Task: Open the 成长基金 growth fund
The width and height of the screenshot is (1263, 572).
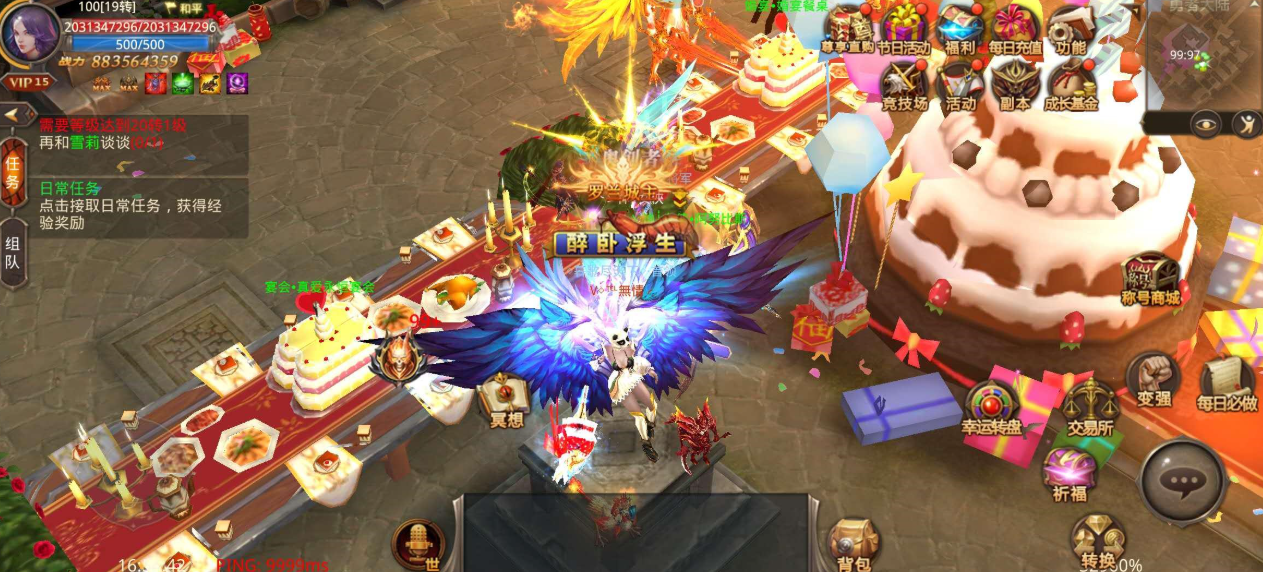Action: click(x=1070, y=83)
